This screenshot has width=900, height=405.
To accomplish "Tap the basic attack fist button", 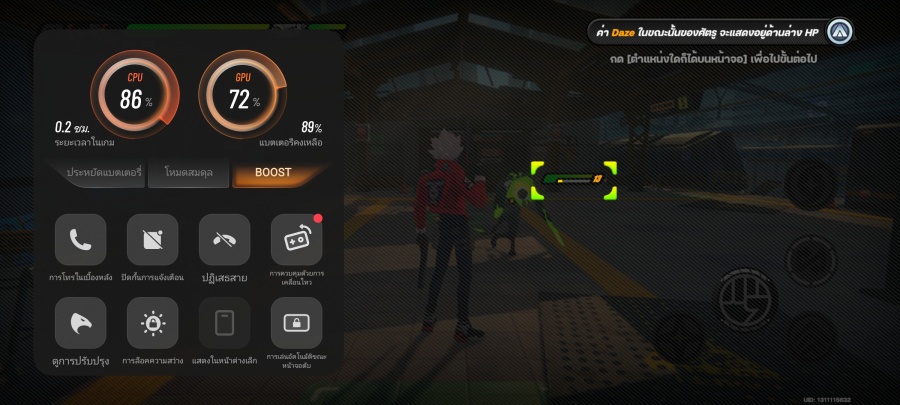I will (746, 297).
